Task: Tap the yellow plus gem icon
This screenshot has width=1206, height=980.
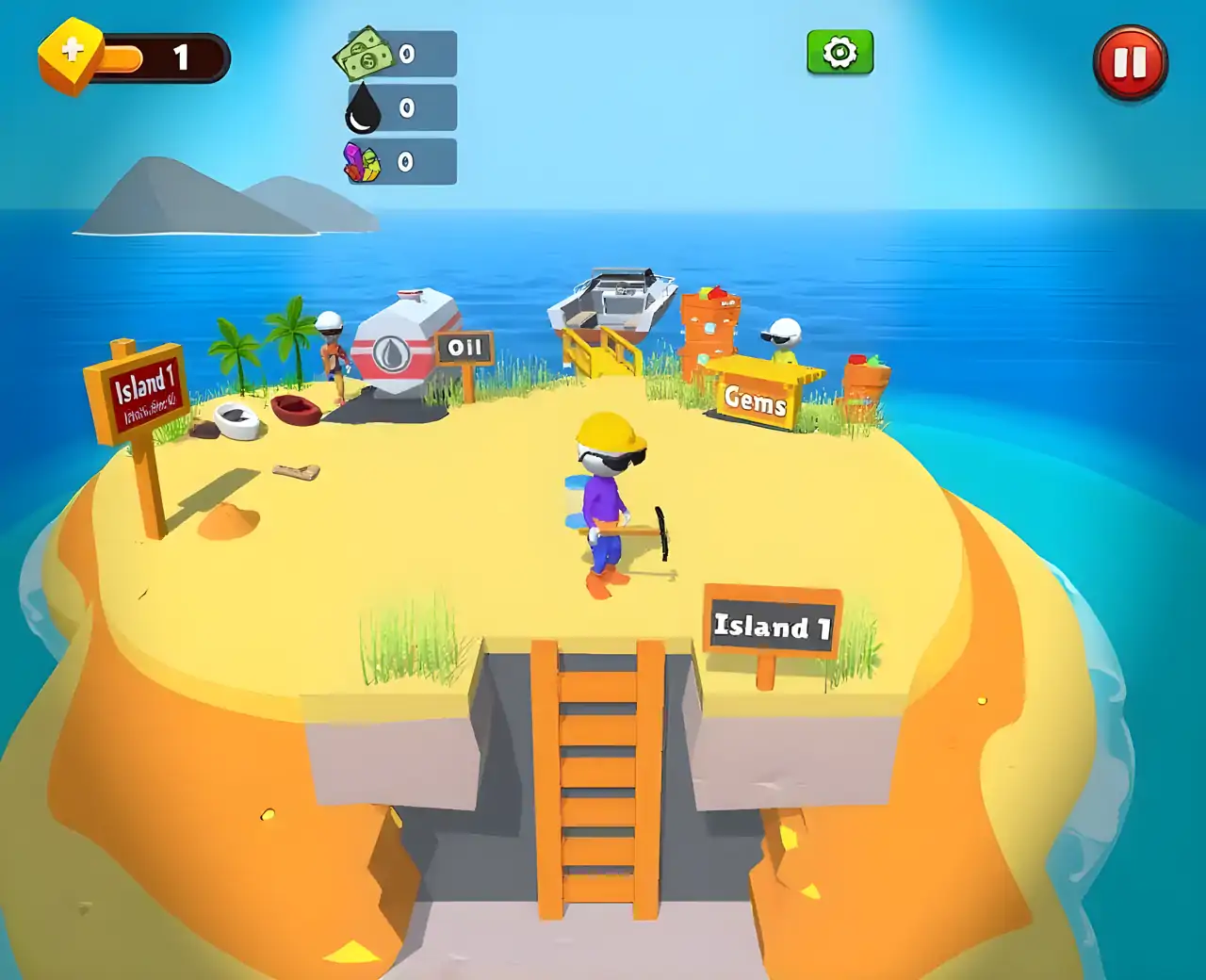Action: tap(72, 54)
